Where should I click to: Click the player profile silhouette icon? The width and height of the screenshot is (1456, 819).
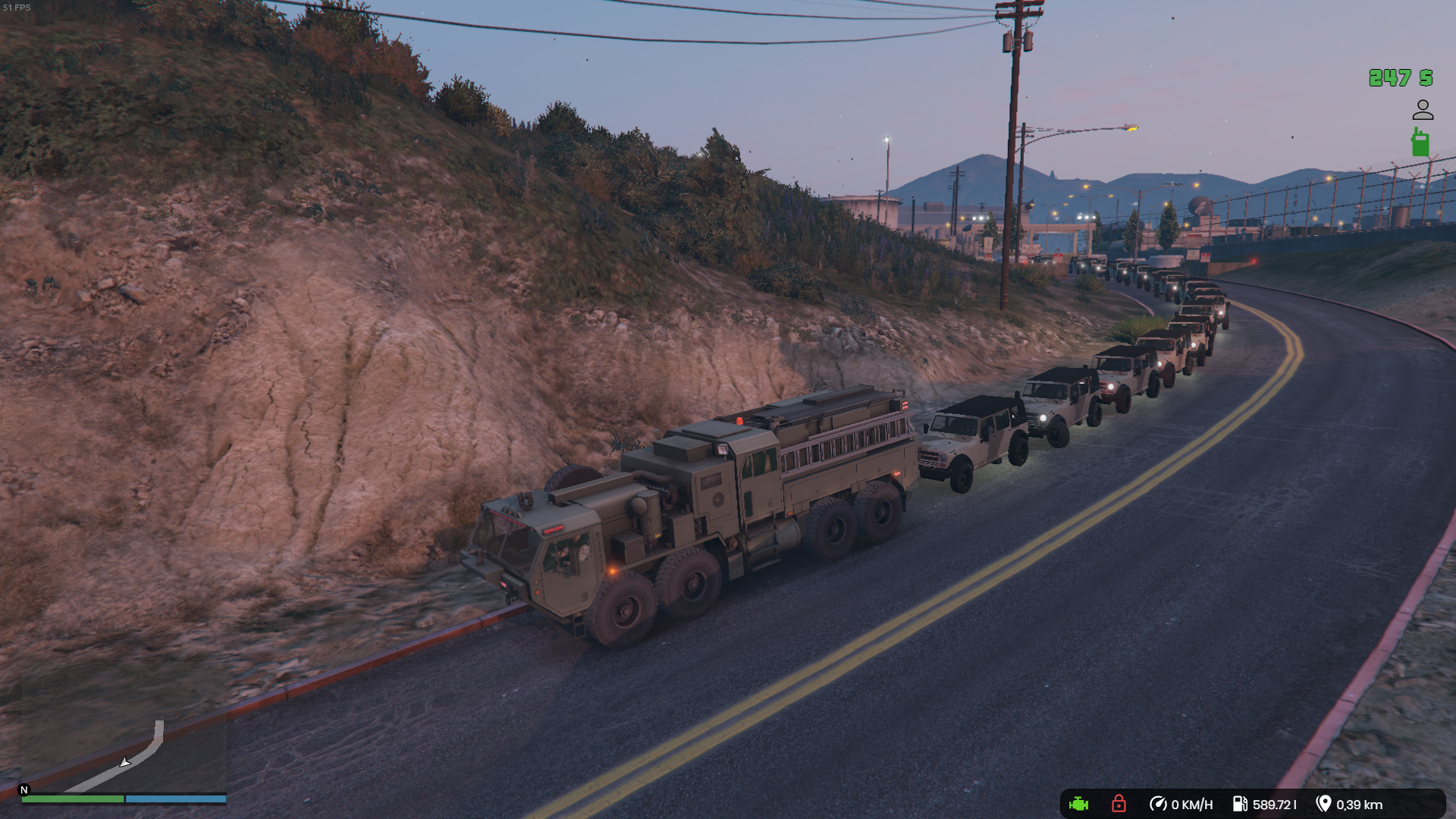1421,110
